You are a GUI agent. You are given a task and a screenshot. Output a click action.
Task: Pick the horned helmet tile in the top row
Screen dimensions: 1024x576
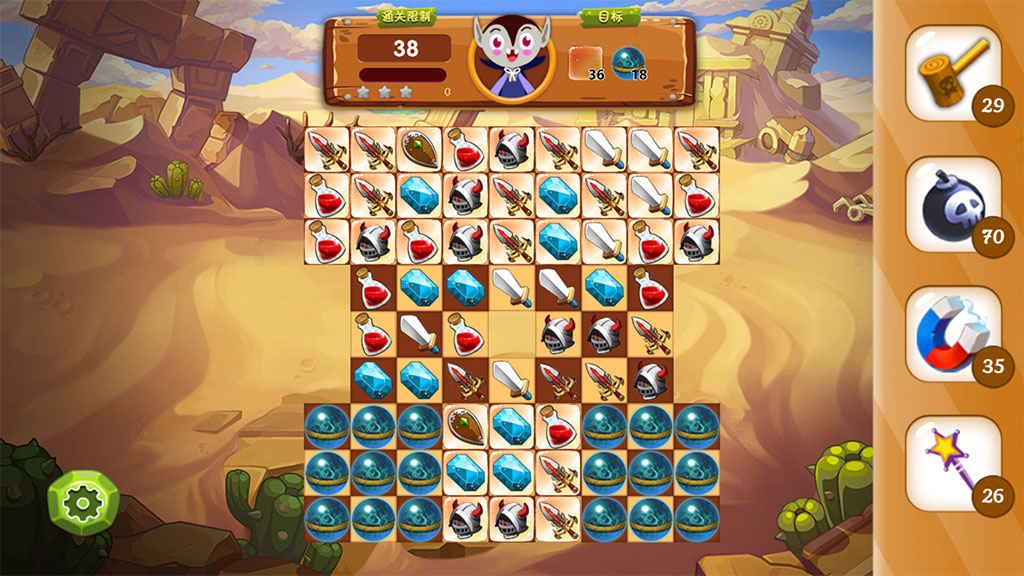[512, 149]
